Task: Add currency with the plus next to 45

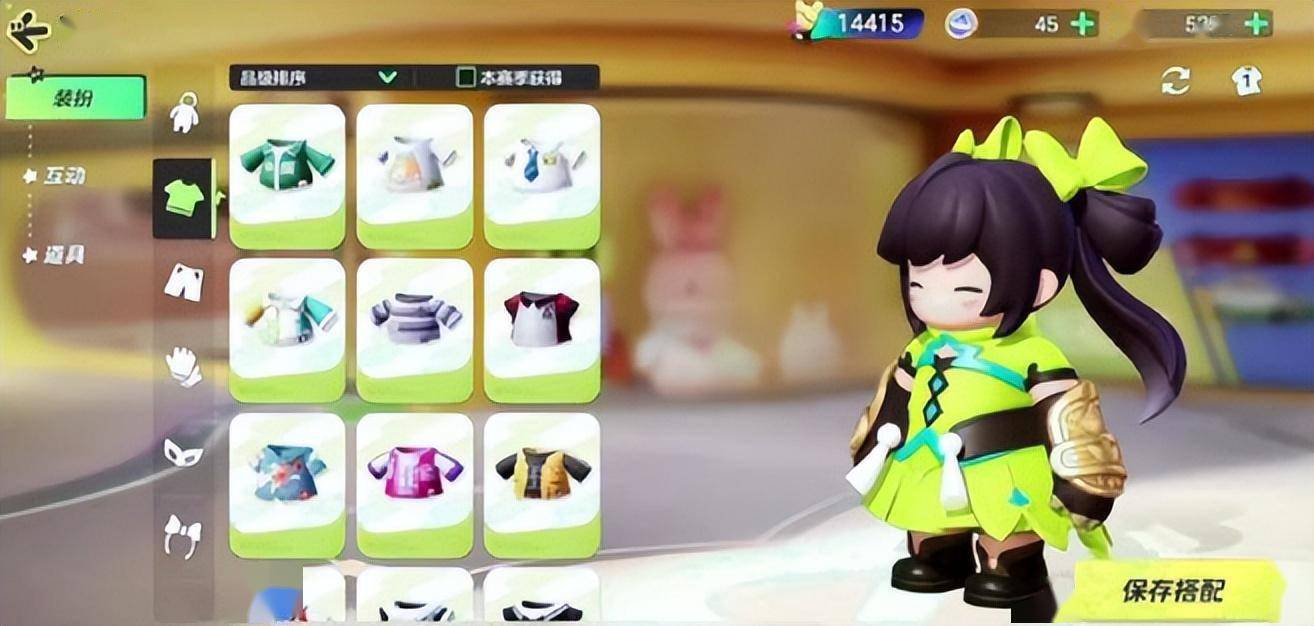Action: (x=1083, y=24)
